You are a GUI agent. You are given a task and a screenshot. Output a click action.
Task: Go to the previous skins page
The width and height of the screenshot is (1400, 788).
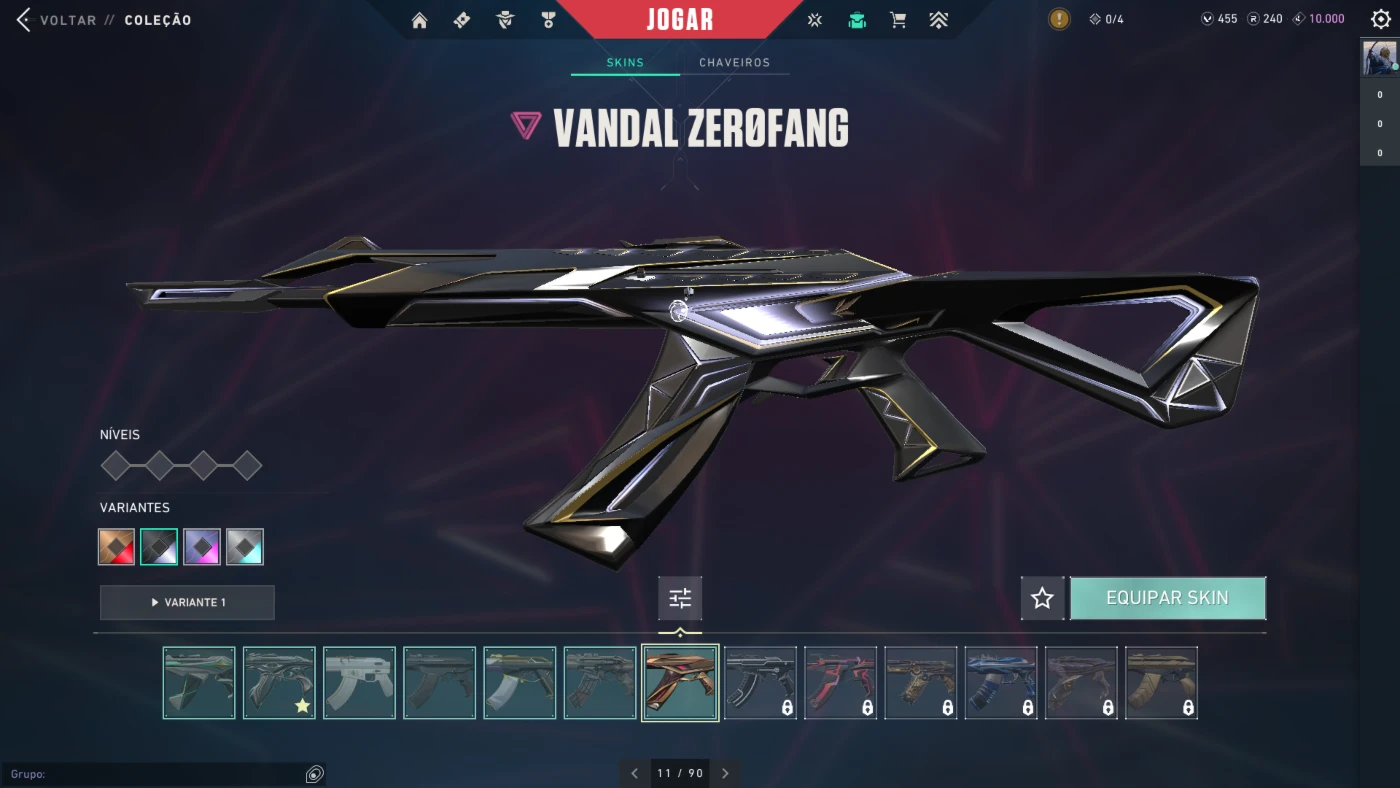point(634,773)
